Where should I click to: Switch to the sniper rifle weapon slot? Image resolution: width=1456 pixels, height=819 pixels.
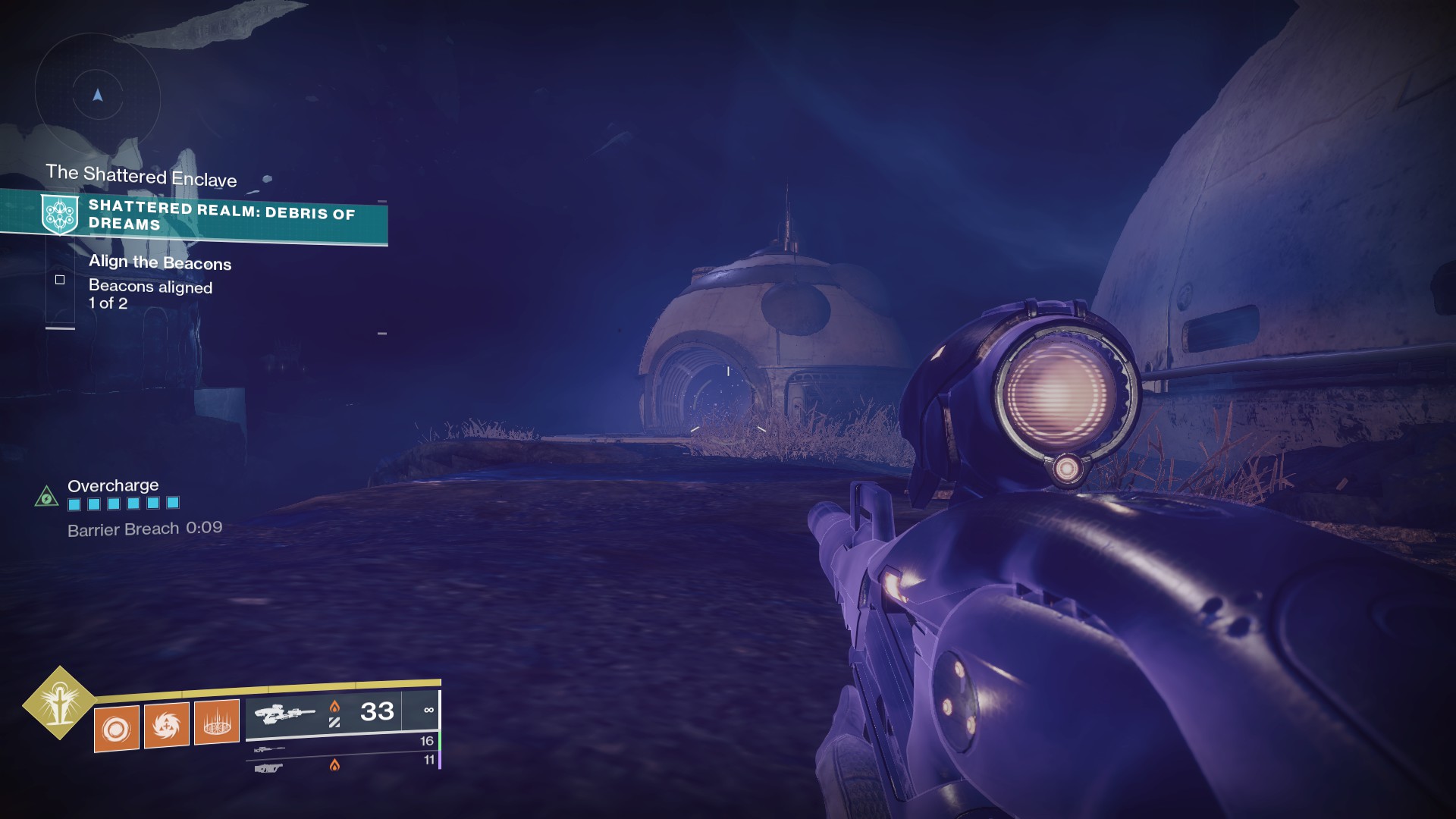coord(269,749)
